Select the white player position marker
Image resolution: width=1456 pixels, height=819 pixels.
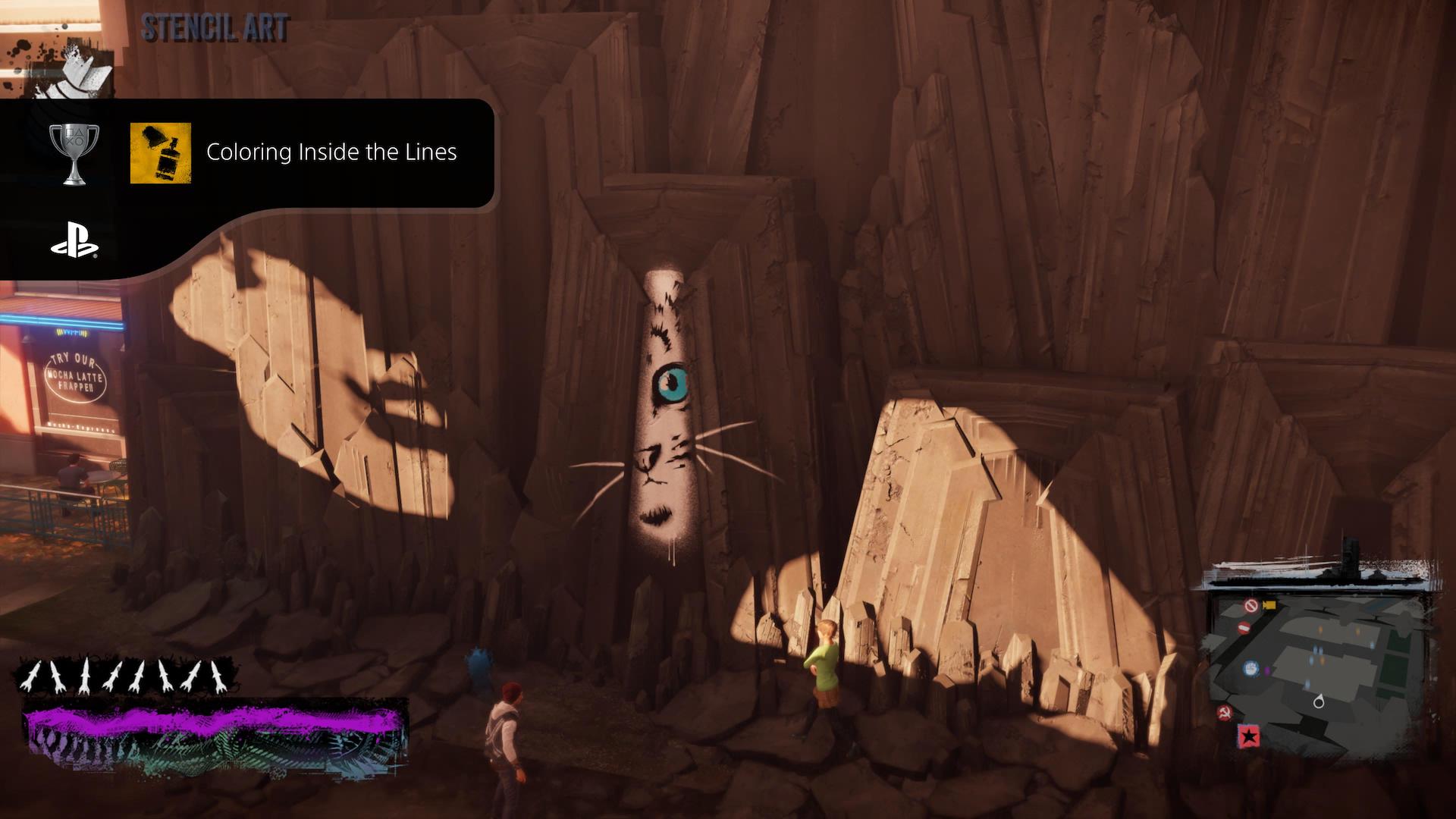pyautogui.click(x=1319, y=701)
